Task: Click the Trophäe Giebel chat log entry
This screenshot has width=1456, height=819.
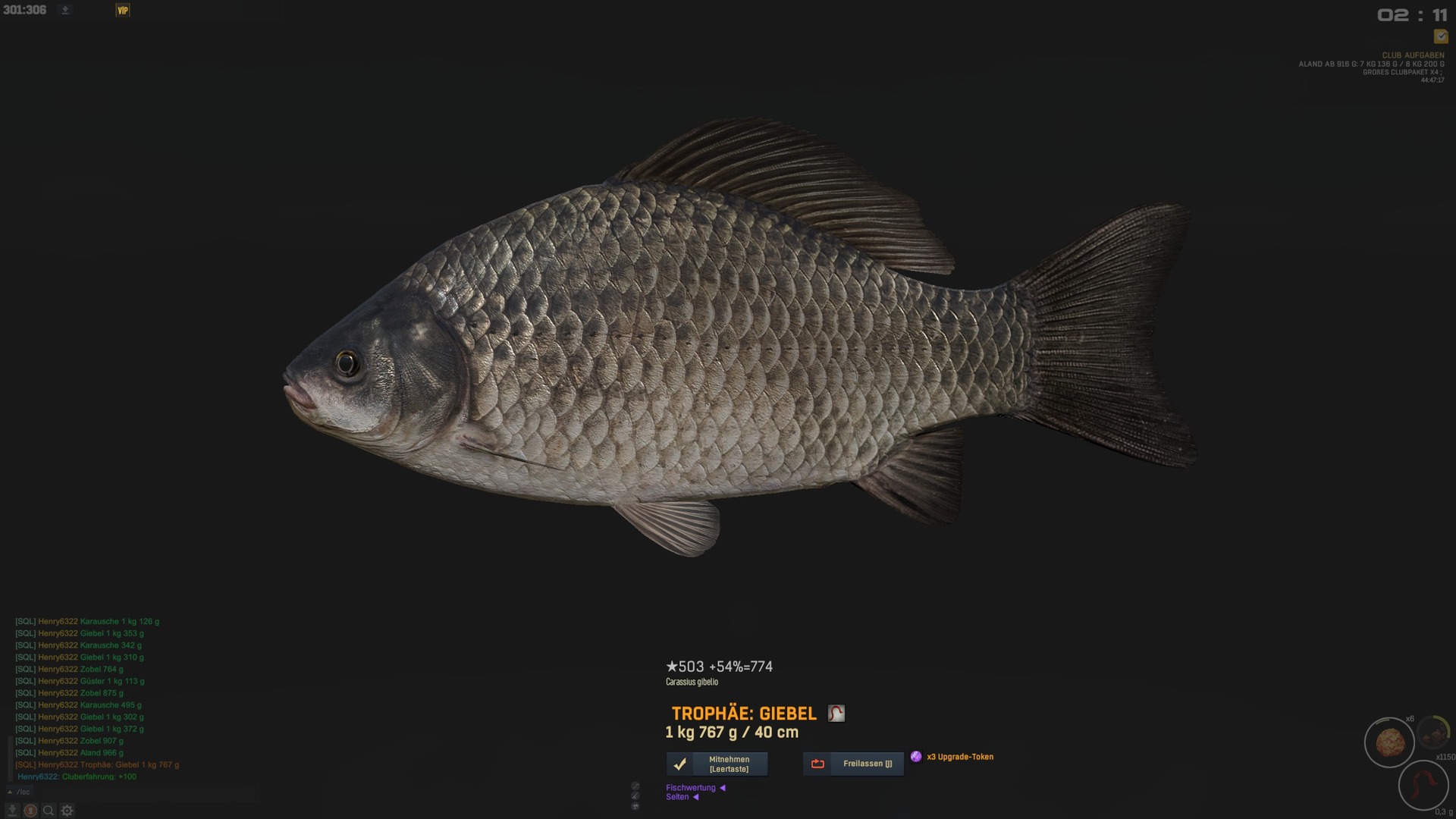Action: tap(97, 765)
